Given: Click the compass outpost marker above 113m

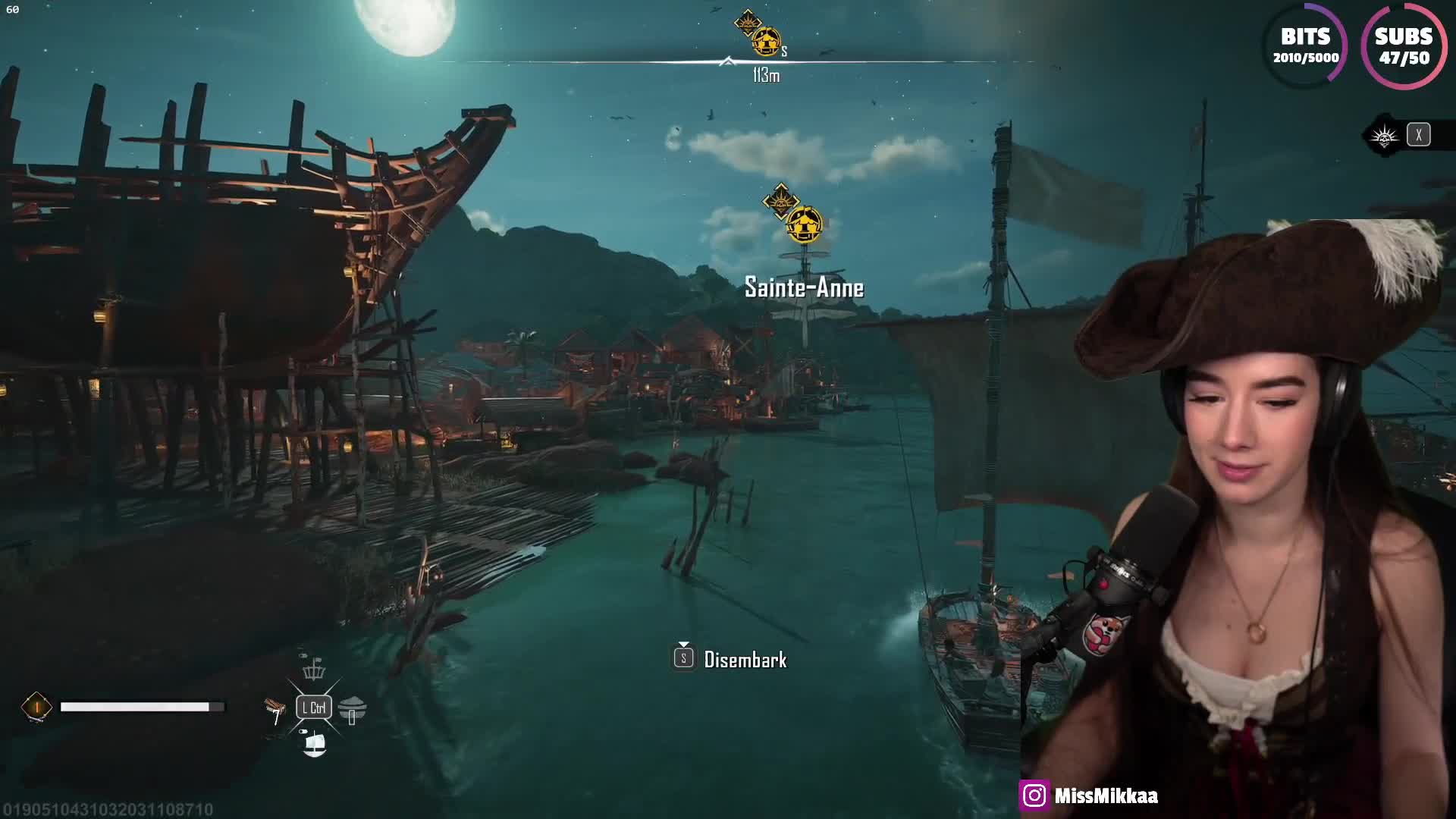Looking at the screenshot, I should pos(766,41).
